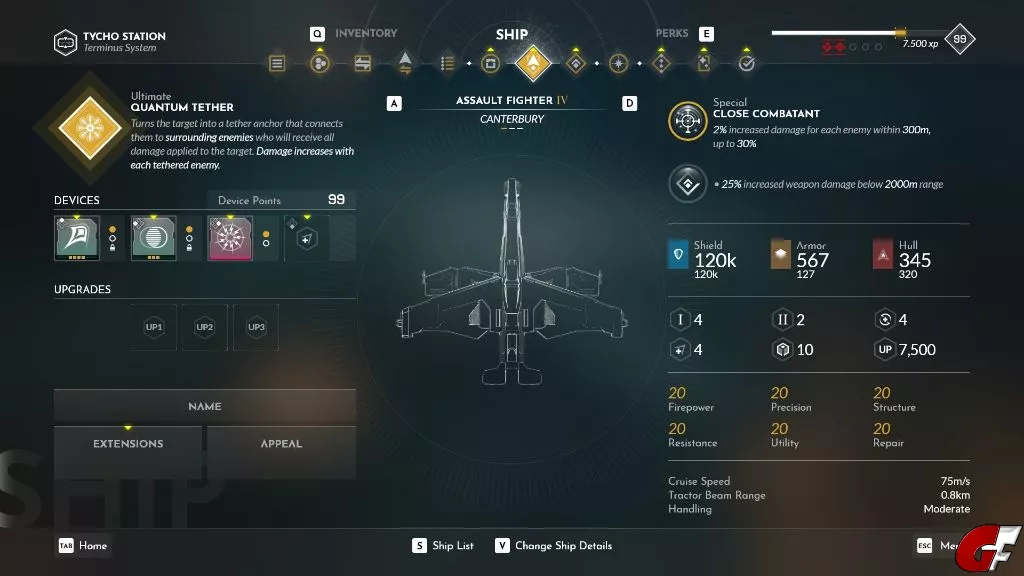Choose the UP3 upgrade slot

pyautogui.click(x=256, y=327)
